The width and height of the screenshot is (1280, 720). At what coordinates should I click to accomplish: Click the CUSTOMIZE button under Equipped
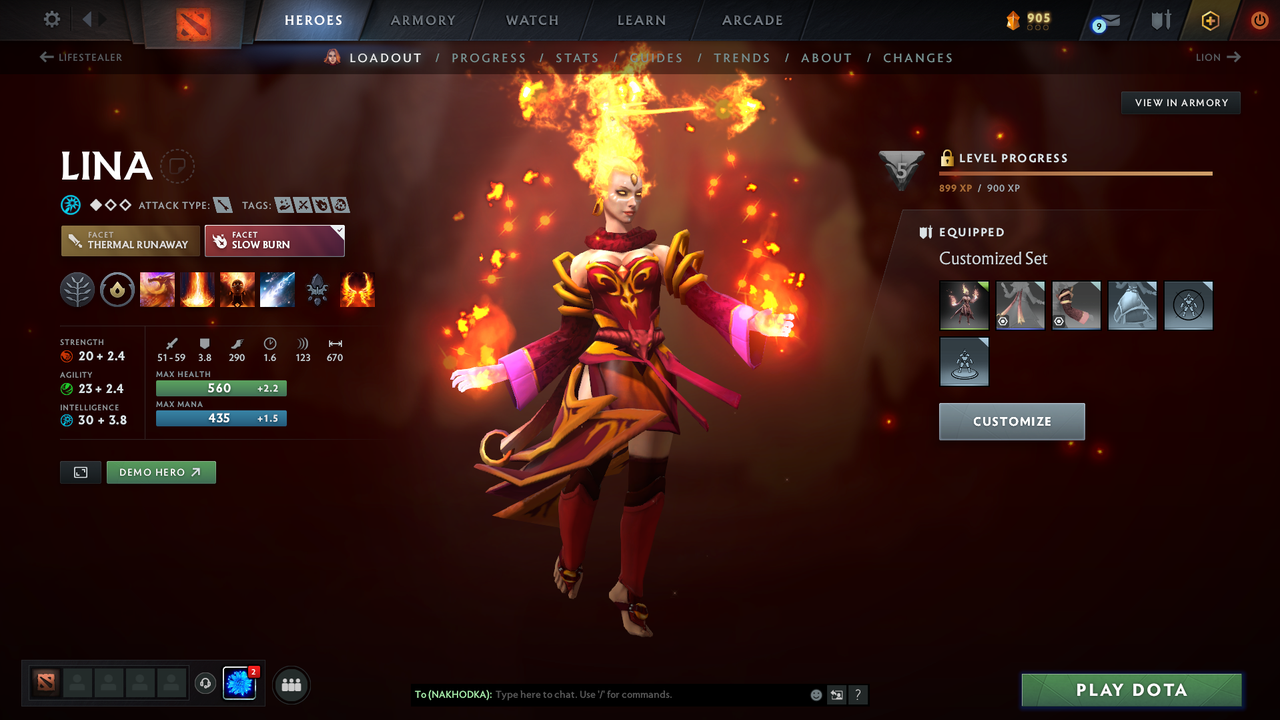[1011, 421]
